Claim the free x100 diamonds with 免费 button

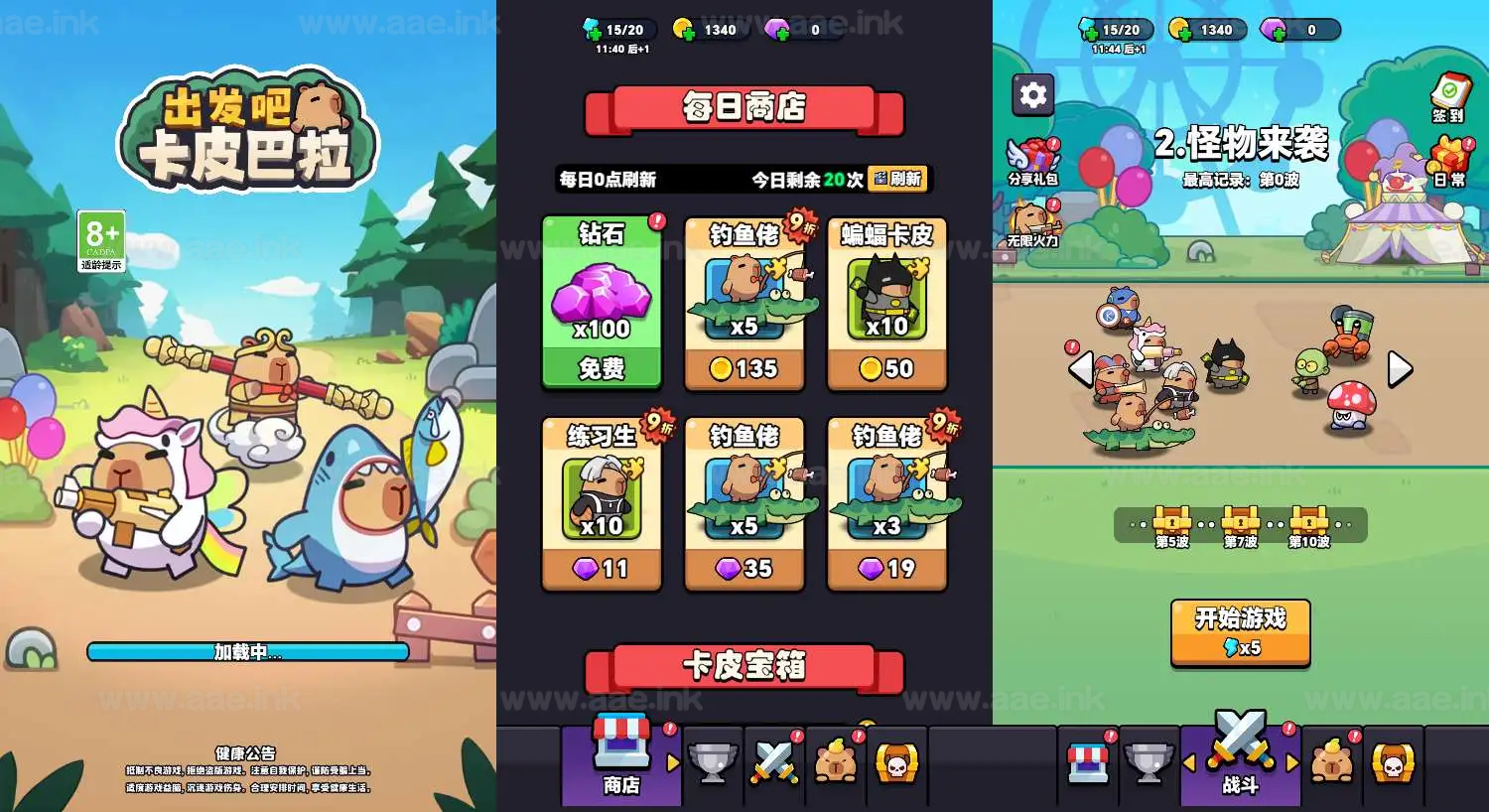pos(602,369)
